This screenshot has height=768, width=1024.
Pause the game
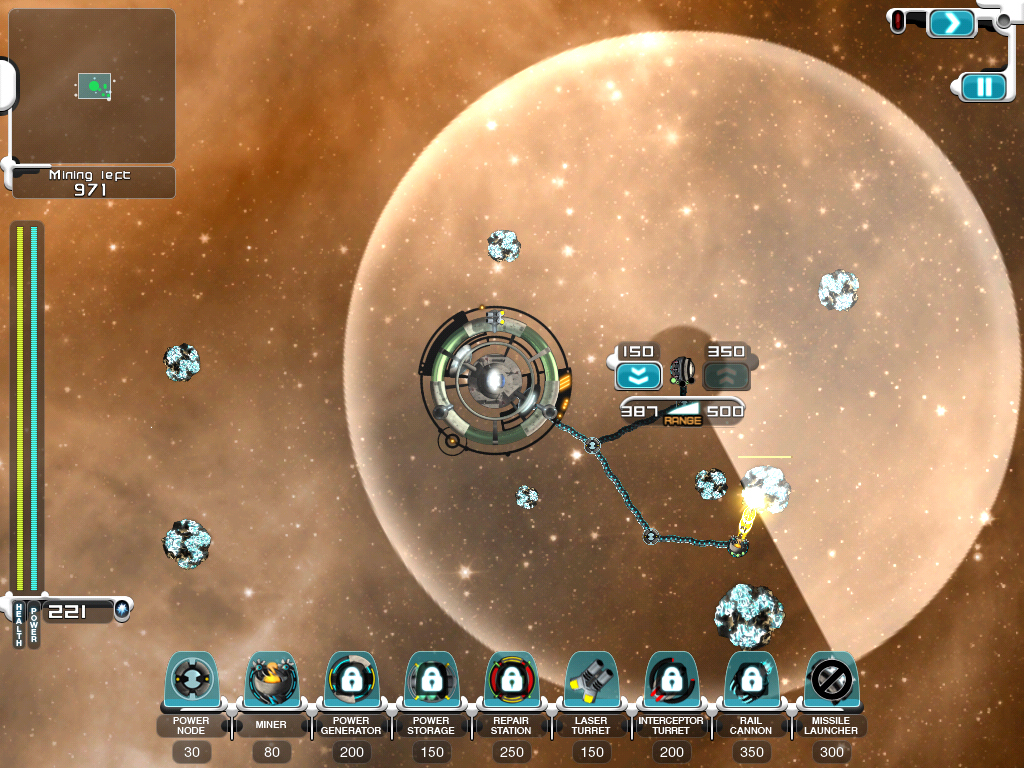tap(985, 87)
